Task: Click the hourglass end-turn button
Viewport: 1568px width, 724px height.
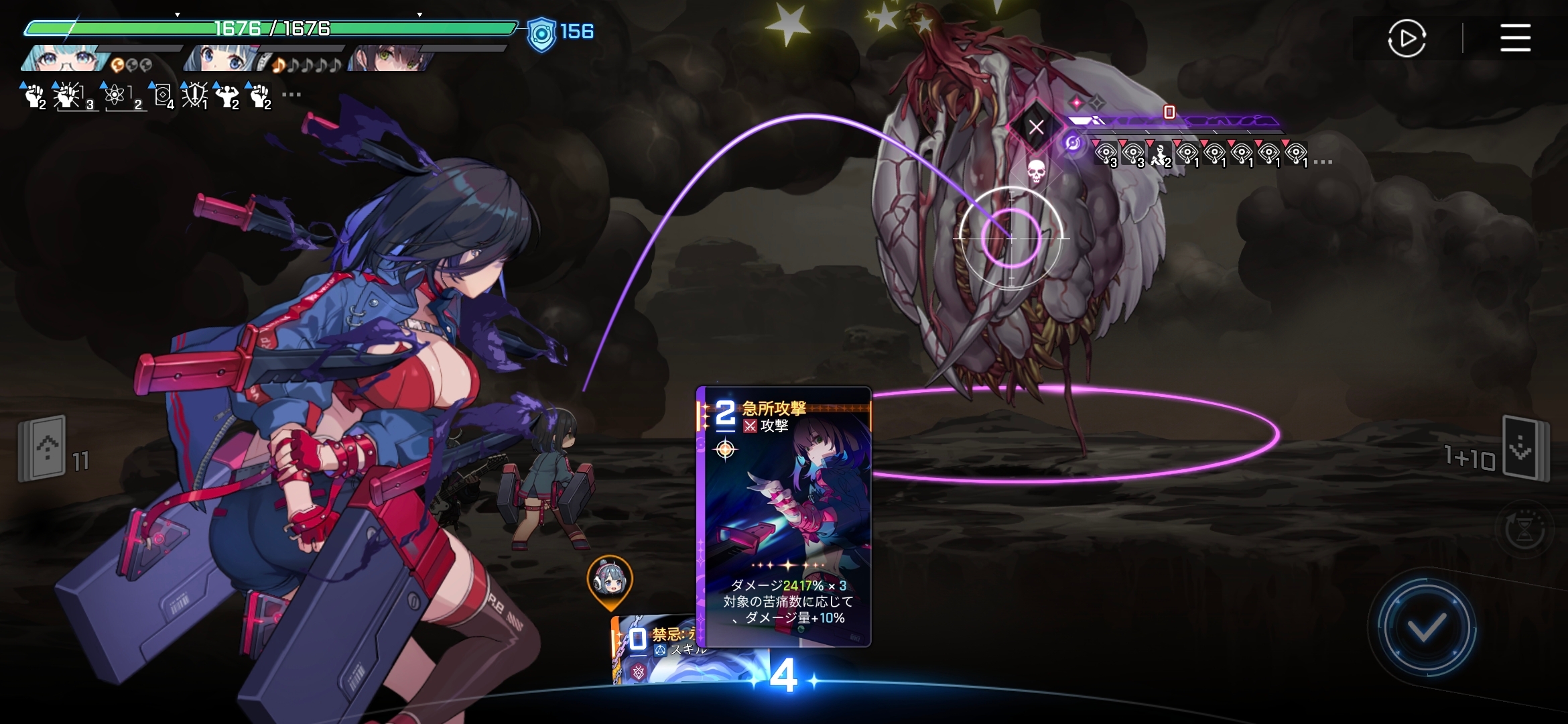Action: click(x=1524, y=530)
